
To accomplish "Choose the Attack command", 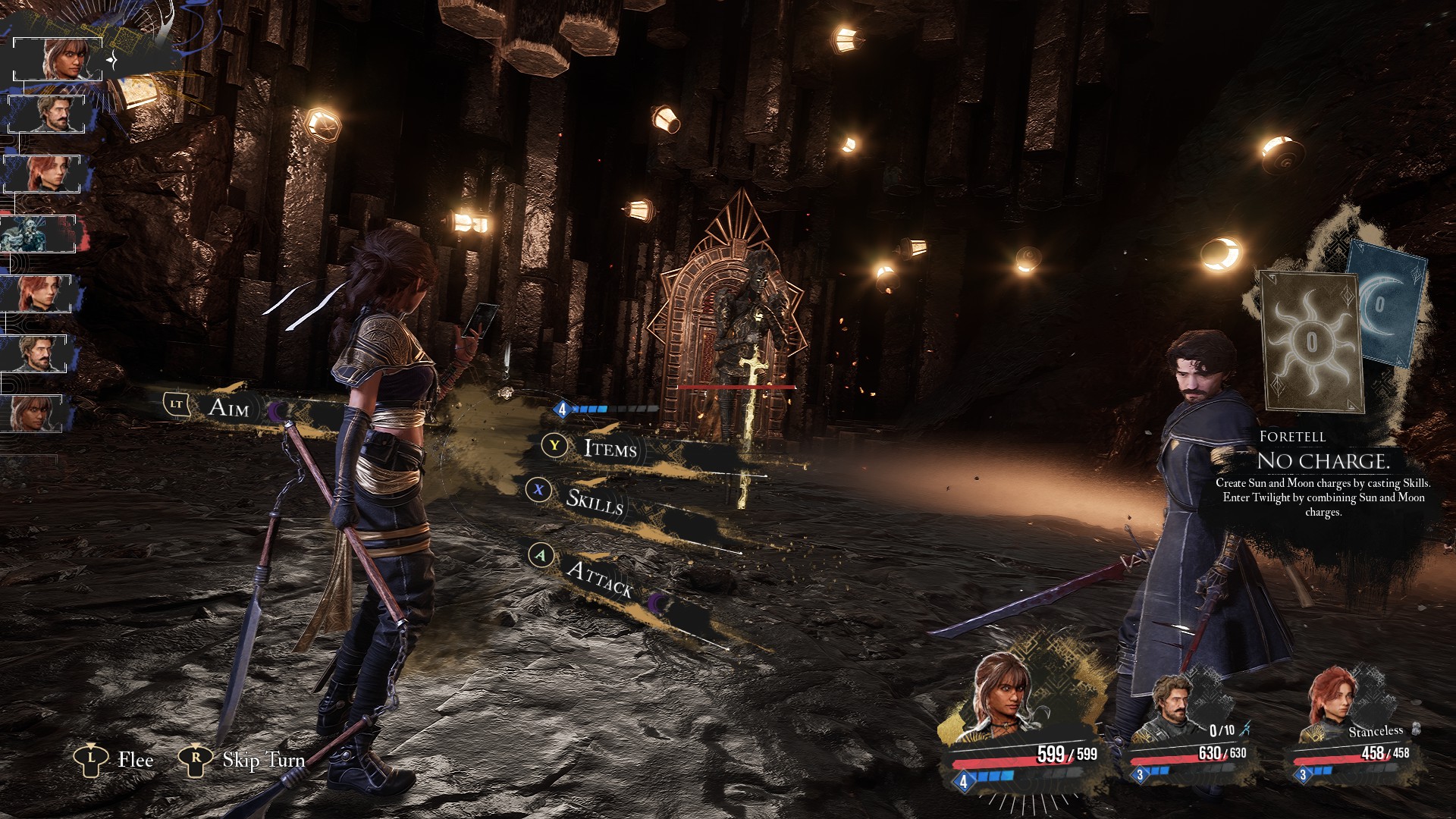I will [599, 579].
